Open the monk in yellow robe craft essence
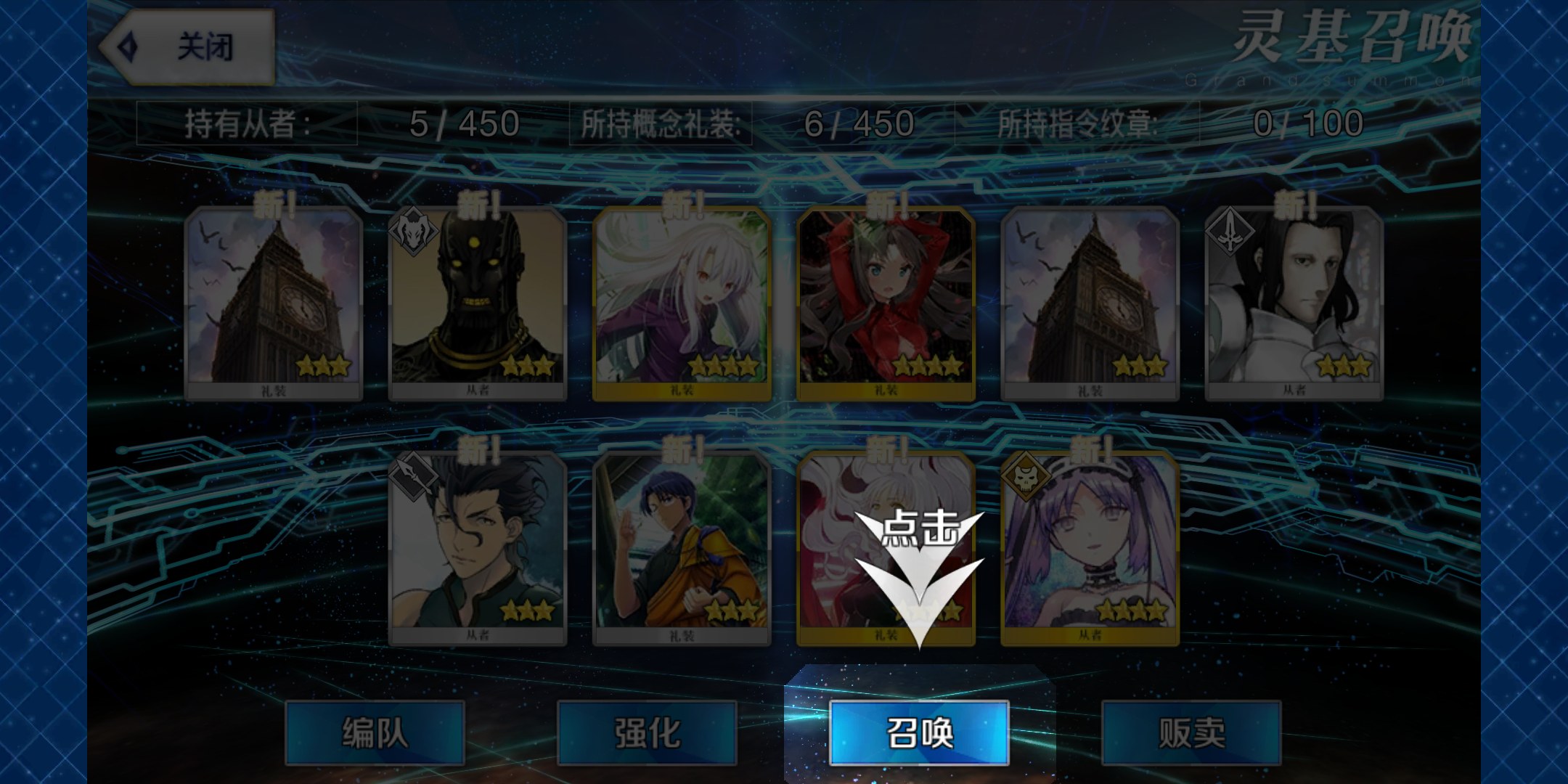Image resolution: width=1568 pixels, height=784 pixels. click(x=682, y=547)
